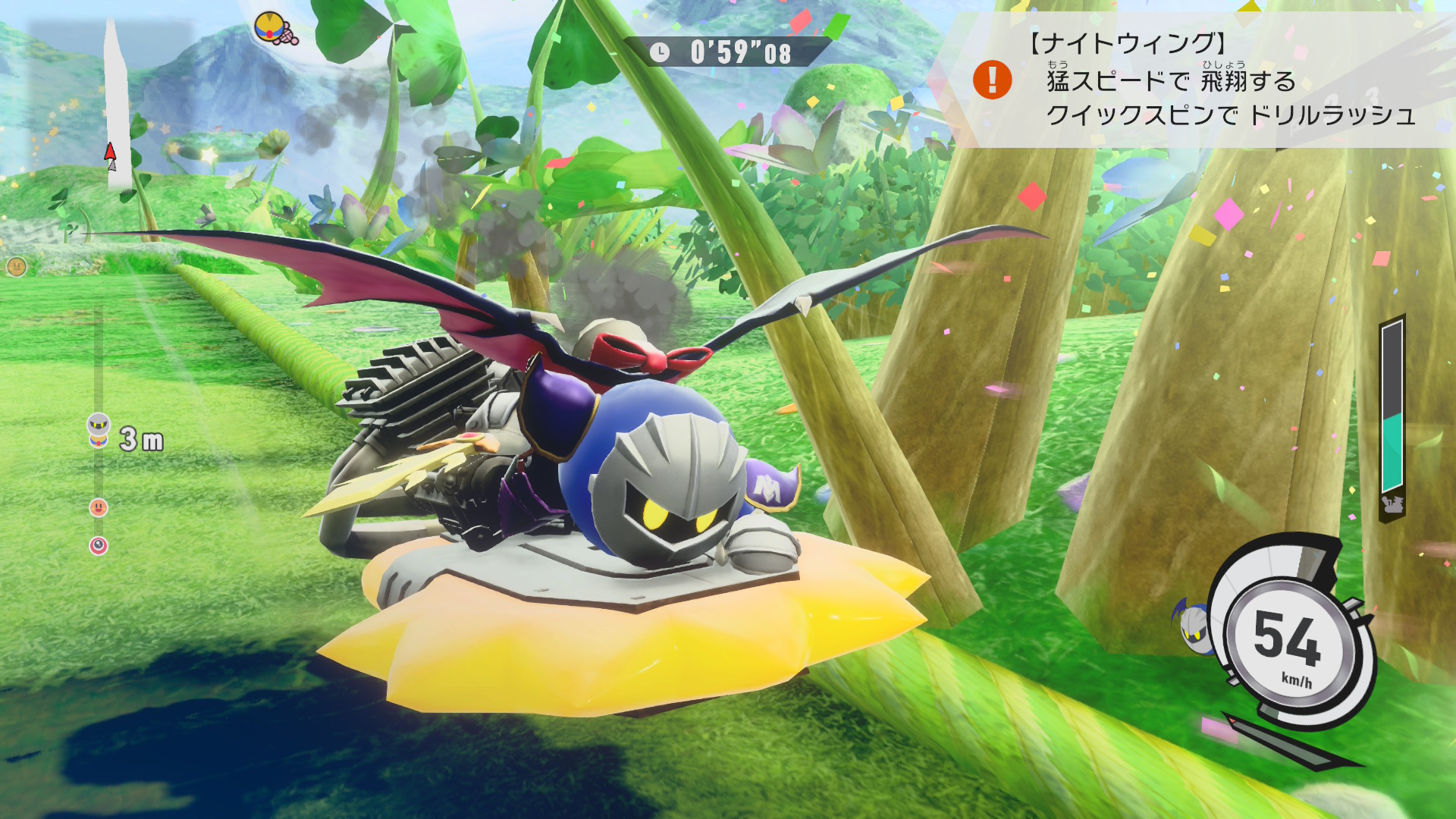The height and width of the screenshot is (819, 1456).
Task: Click the Meta Knight portrait beside speedometer
Action: 1193,626
